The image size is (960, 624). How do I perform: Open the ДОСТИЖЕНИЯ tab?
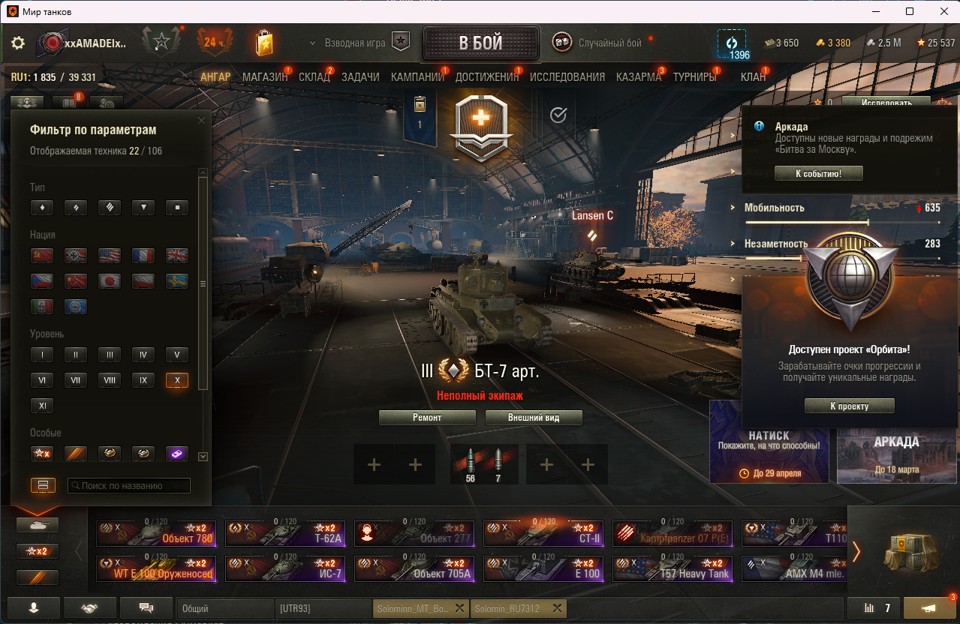pyautogui.click(x=487, y=77)
